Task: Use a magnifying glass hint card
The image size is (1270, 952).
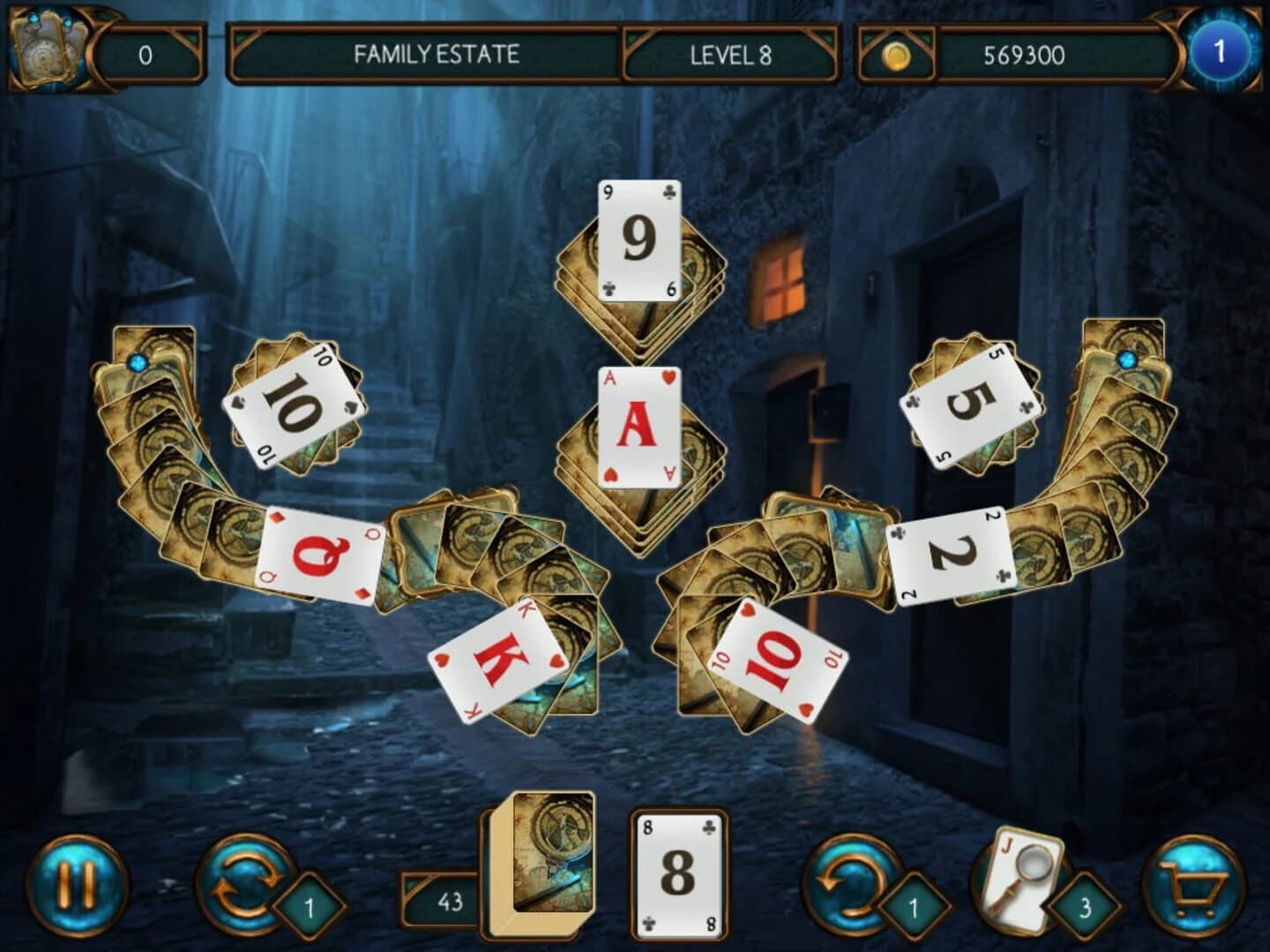Action: coord(1019,877)
